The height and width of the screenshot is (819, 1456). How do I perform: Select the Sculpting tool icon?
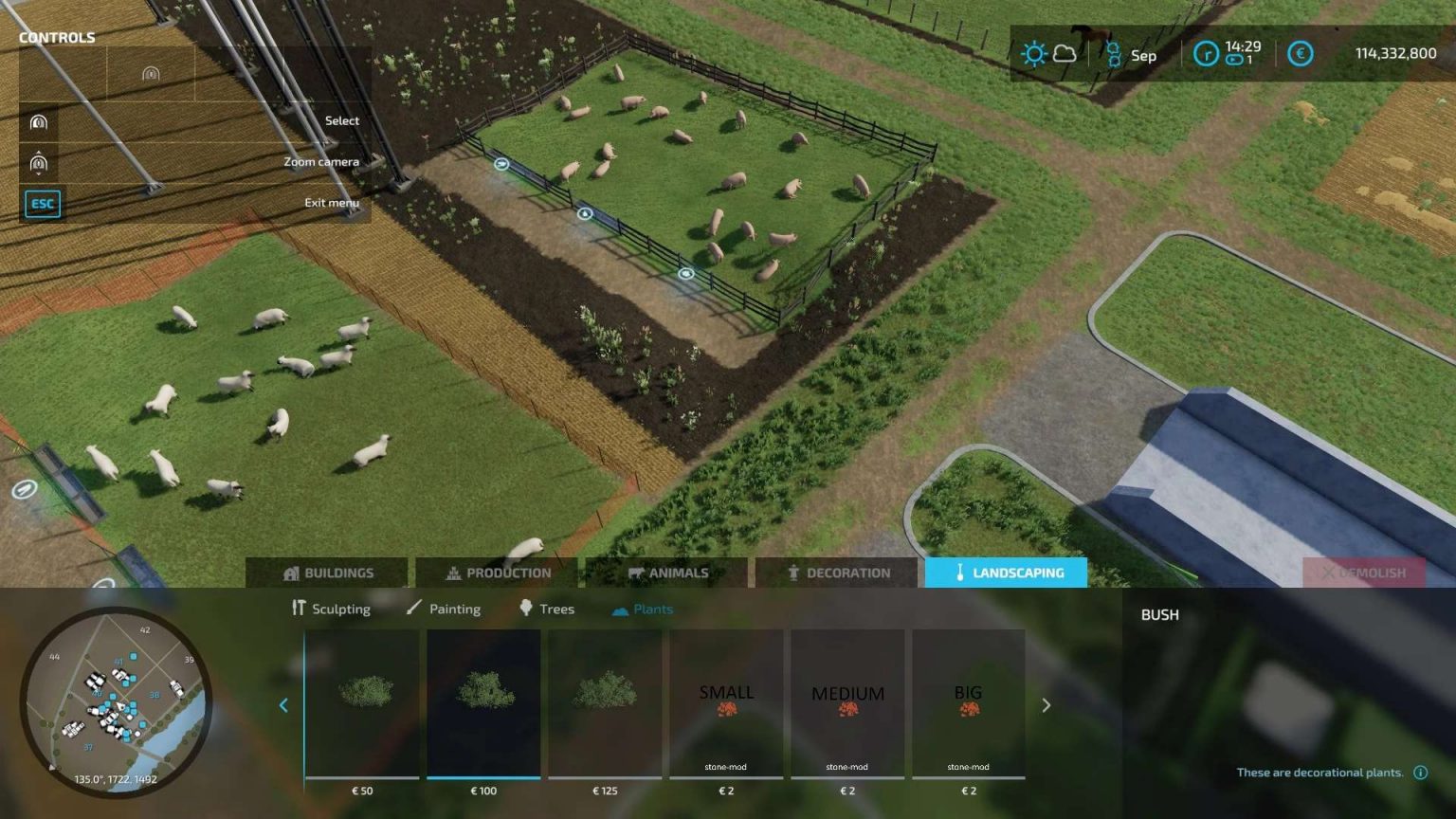tap(297, 609)
